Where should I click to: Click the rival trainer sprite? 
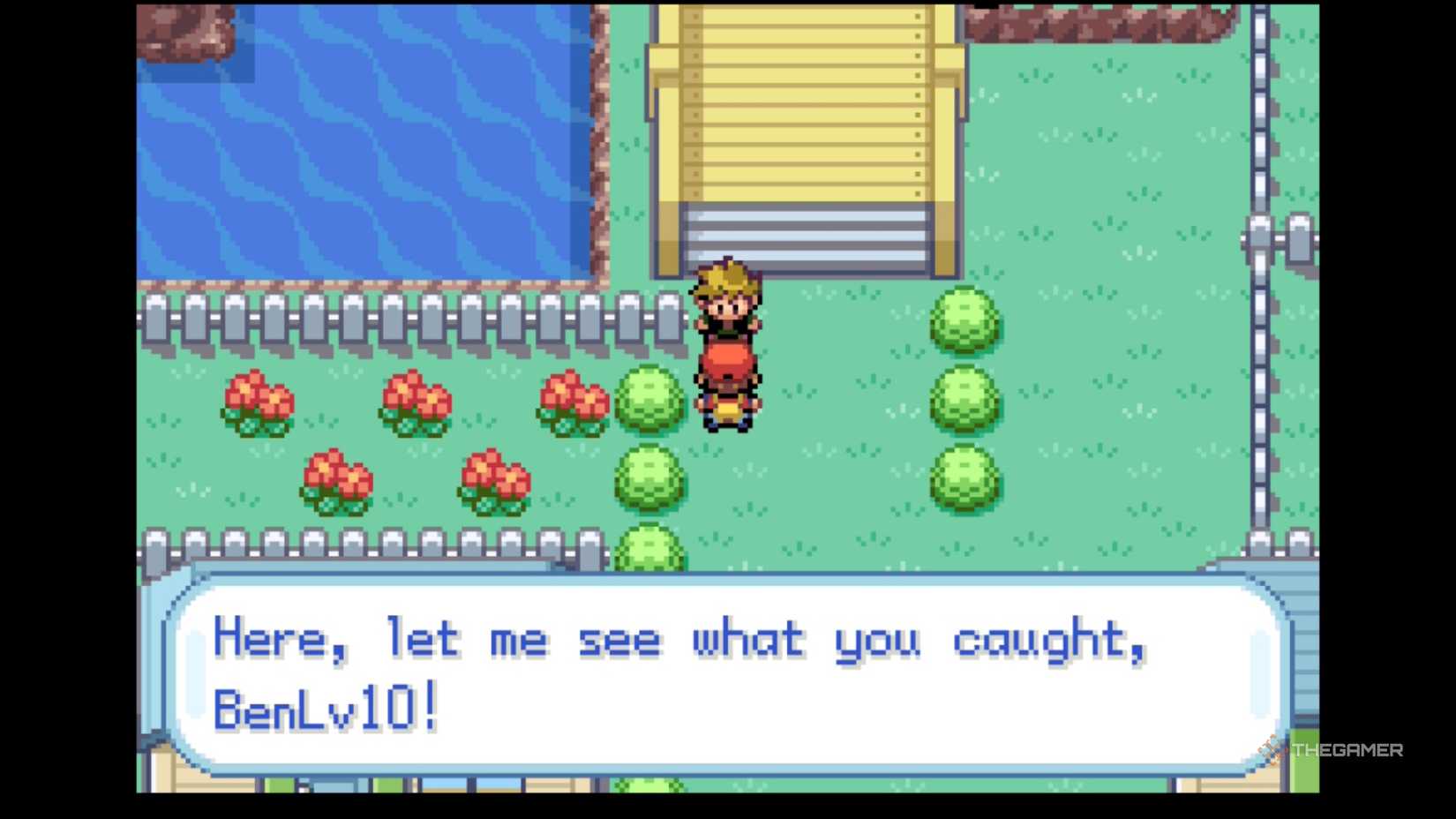point(726,304)
